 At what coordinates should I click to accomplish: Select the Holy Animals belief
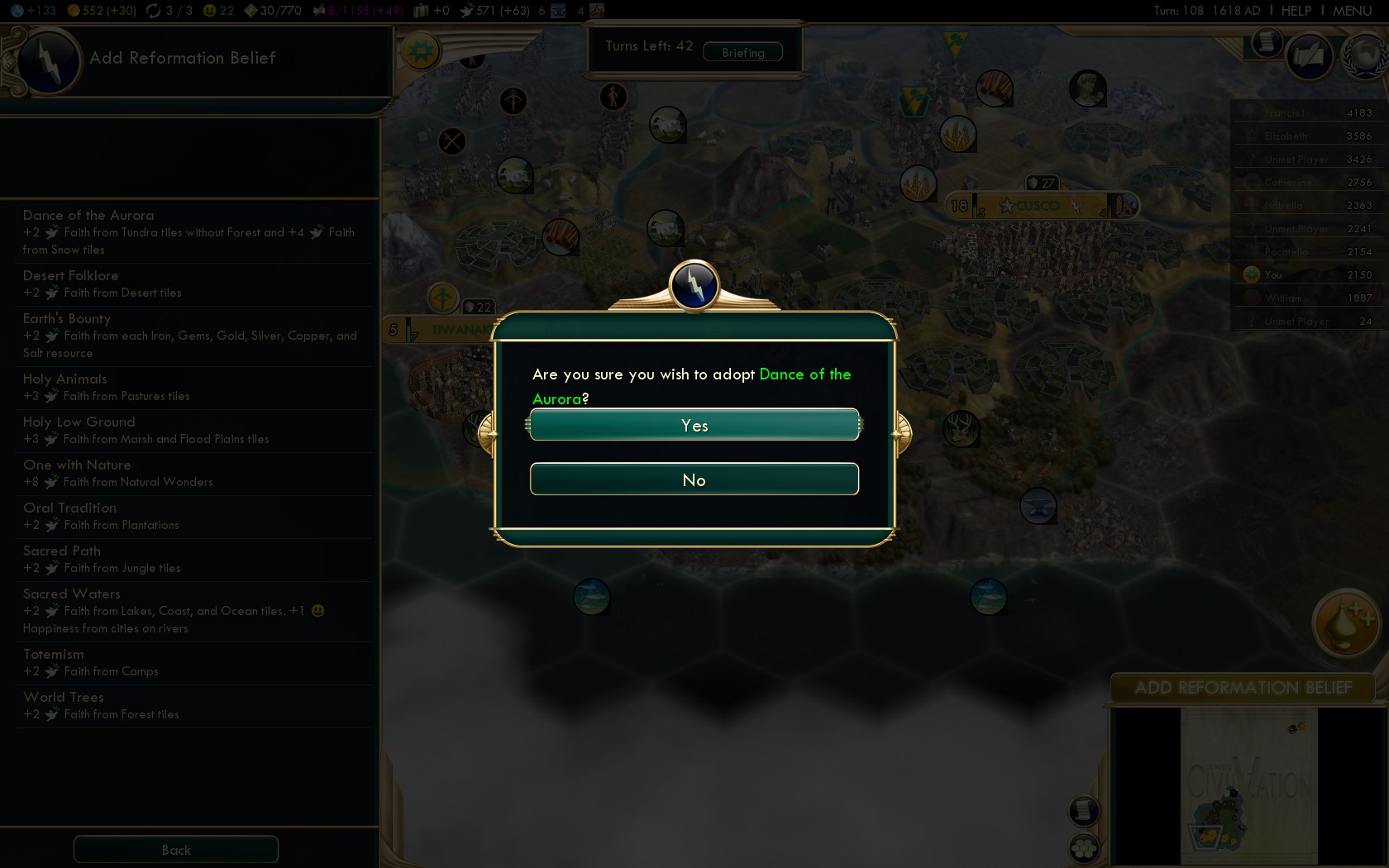(x=189, y=387)
